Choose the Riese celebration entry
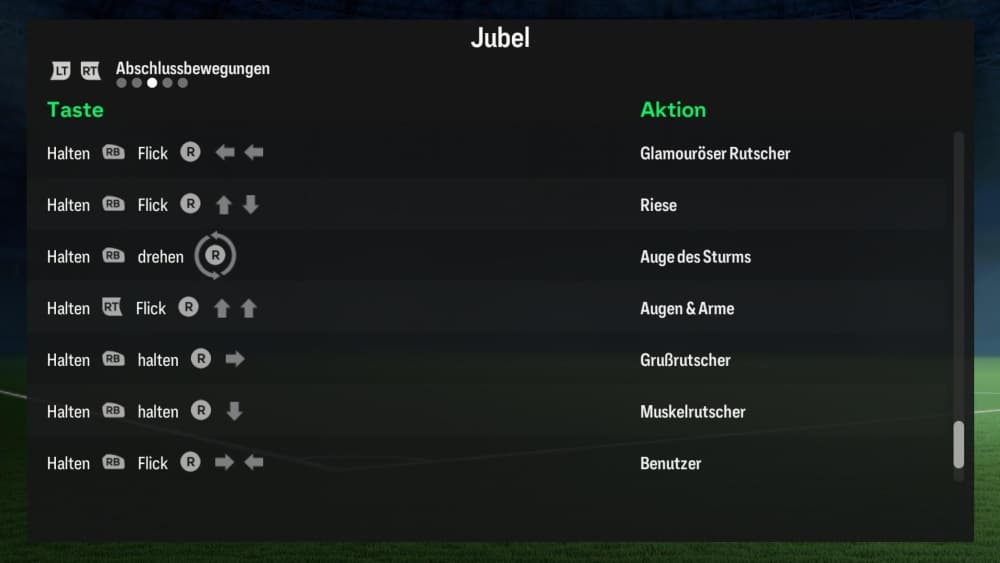The height and width of the screenshot is (563, 1000). (x=658, y=205)
